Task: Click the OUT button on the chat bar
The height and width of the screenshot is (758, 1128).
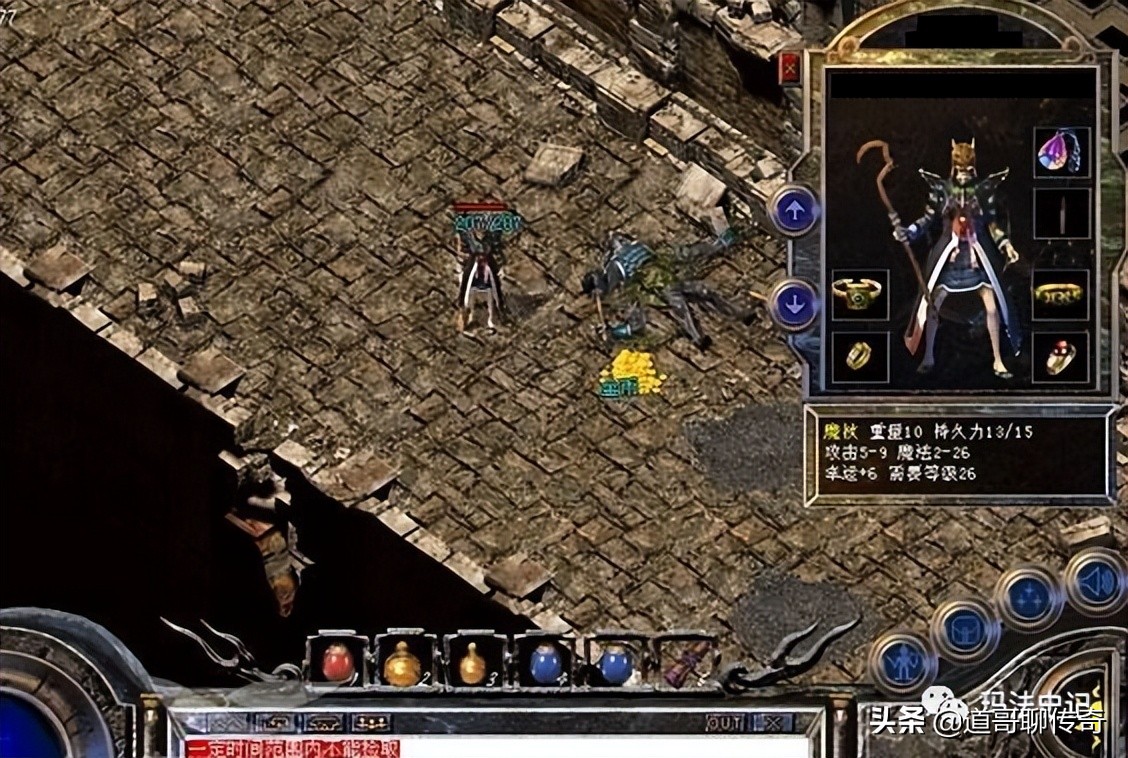Action: pos(724,722)
